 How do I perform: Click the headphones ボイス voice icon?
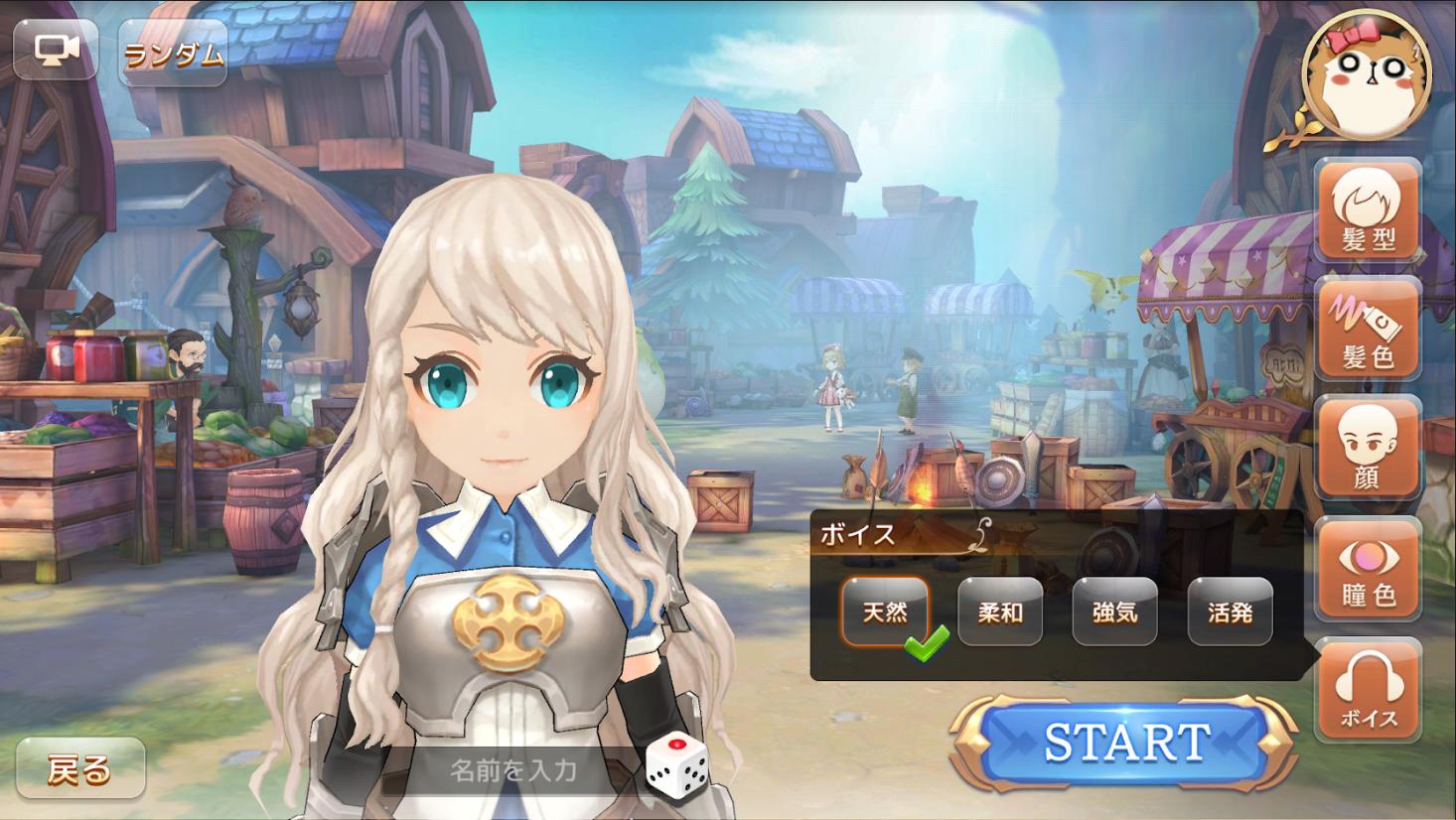click(1370, 687)
